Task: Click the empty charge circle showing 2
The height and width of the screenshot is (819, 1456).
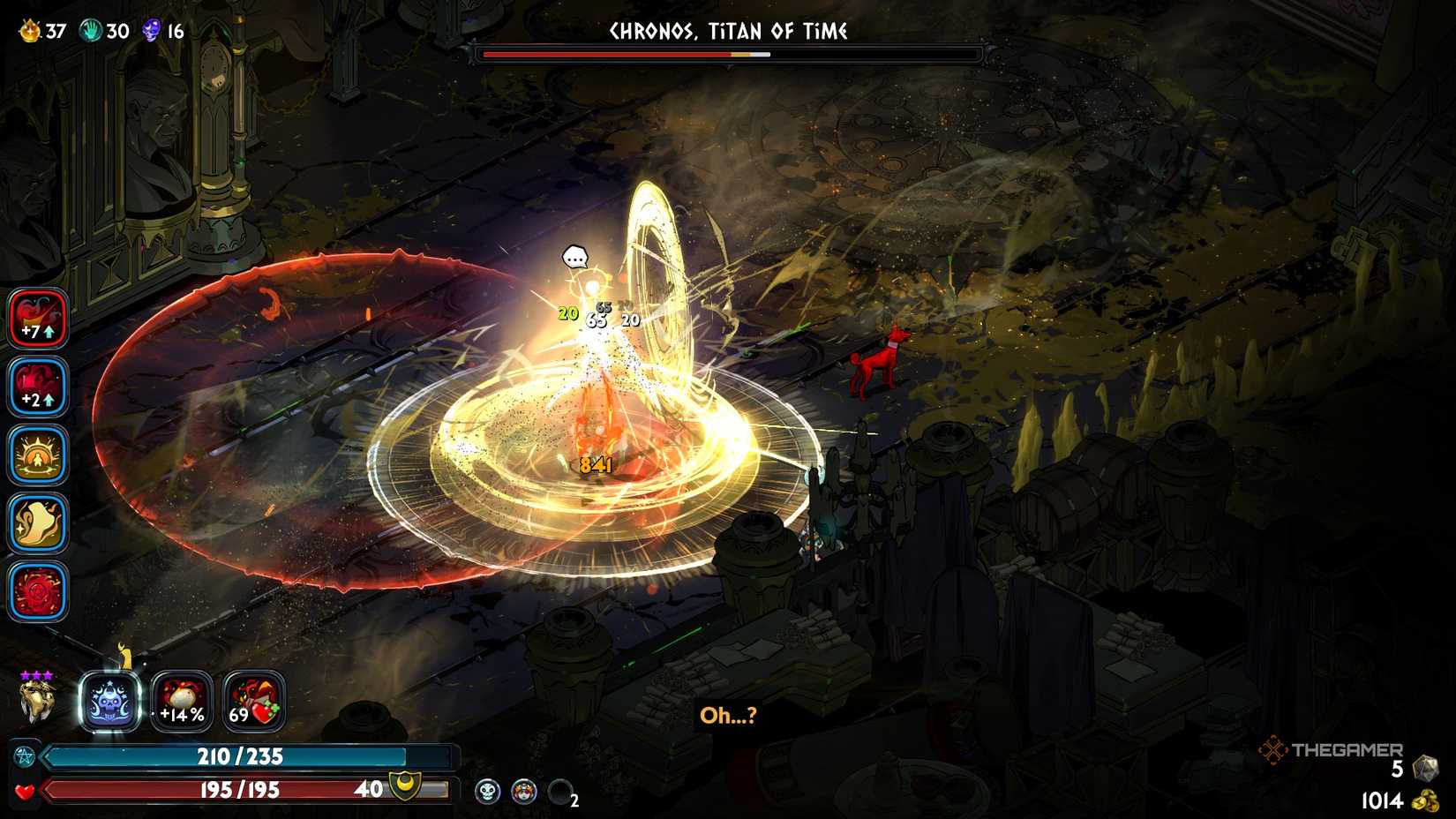Action: coord(559,791)
